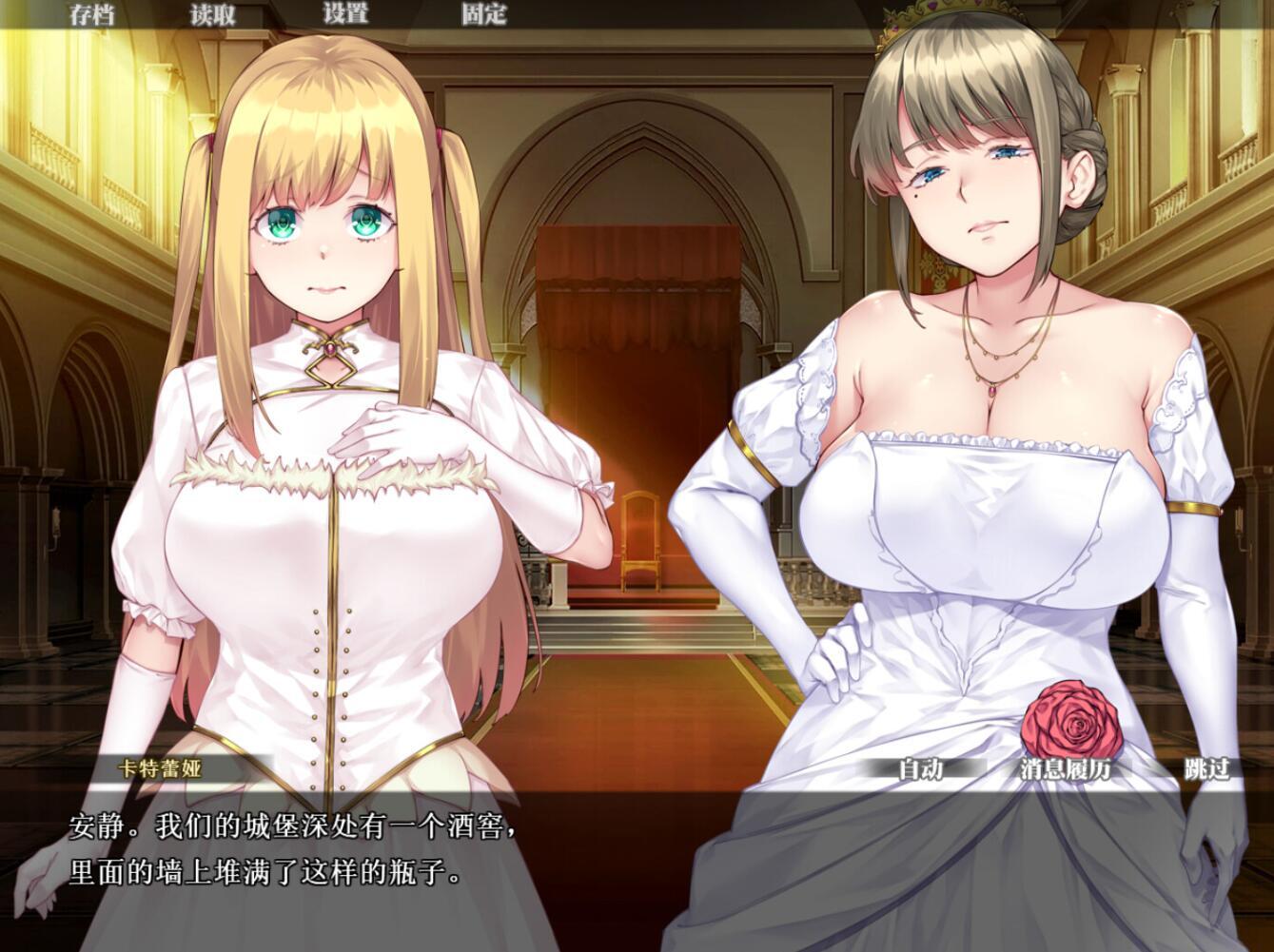
Task: Open the 存档 save game menu
Action: click(x=90, y=14)
